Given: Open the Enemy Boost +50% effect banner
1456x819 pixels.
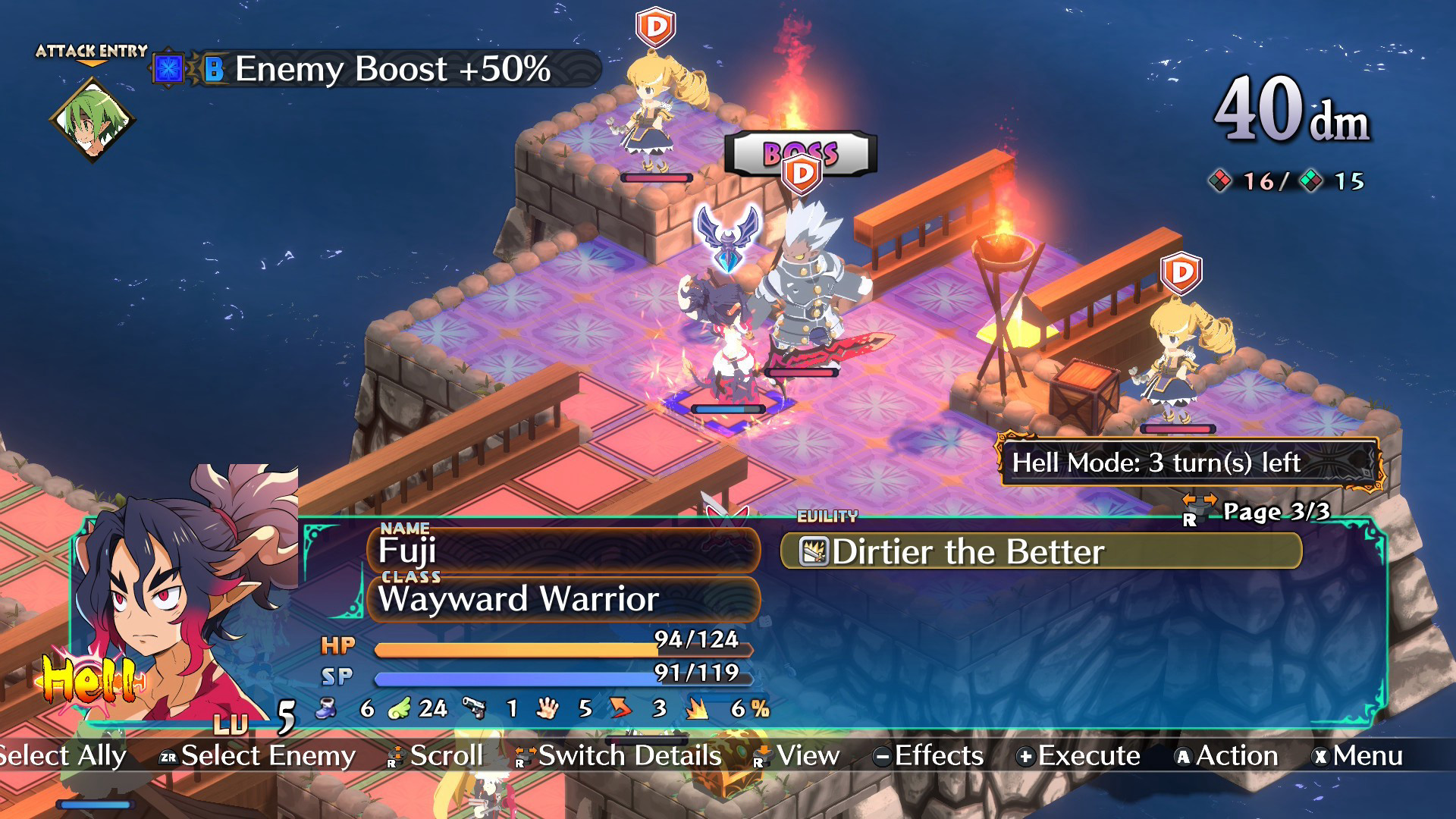Looking at the screenshot, I should tap(379, 70).
